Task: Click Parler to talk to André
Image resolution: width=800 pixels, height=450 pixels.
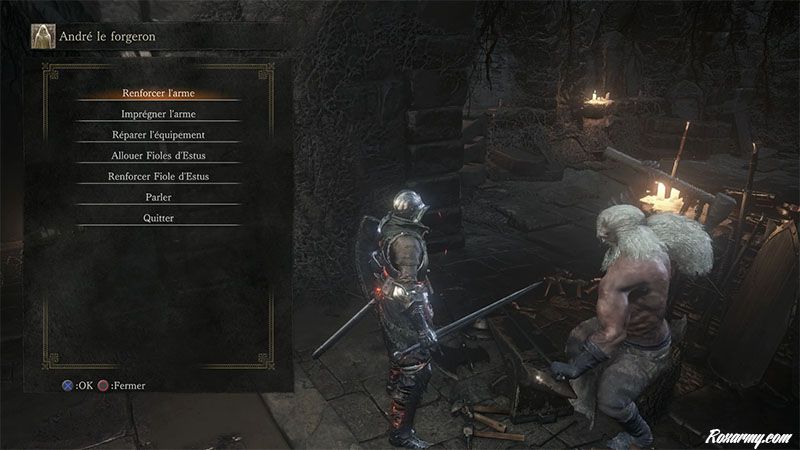Action: pyautogui.click(x=159, y=198)
